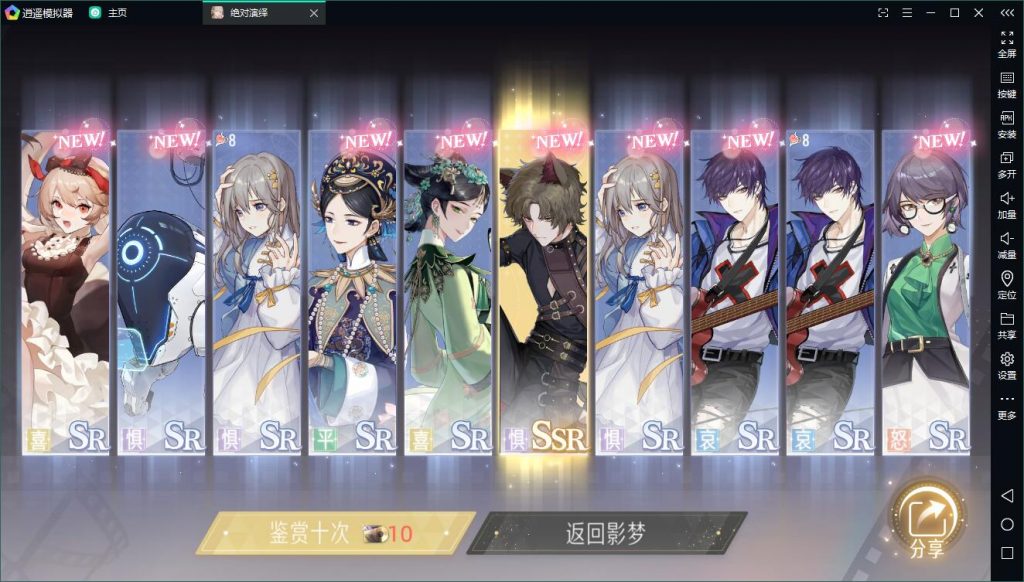Open the 定位 location tool

(x=1007, y=285)
